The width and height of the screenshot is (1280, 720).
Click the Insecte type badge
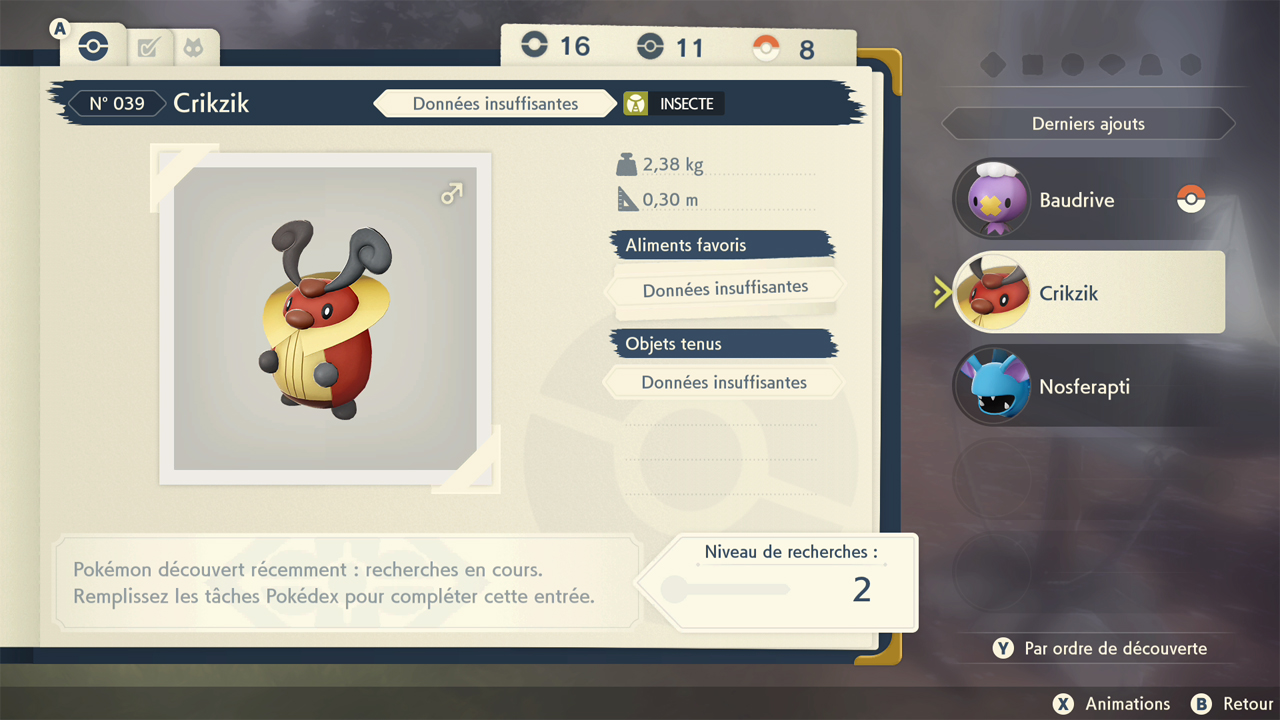click(x=673, y=103)
